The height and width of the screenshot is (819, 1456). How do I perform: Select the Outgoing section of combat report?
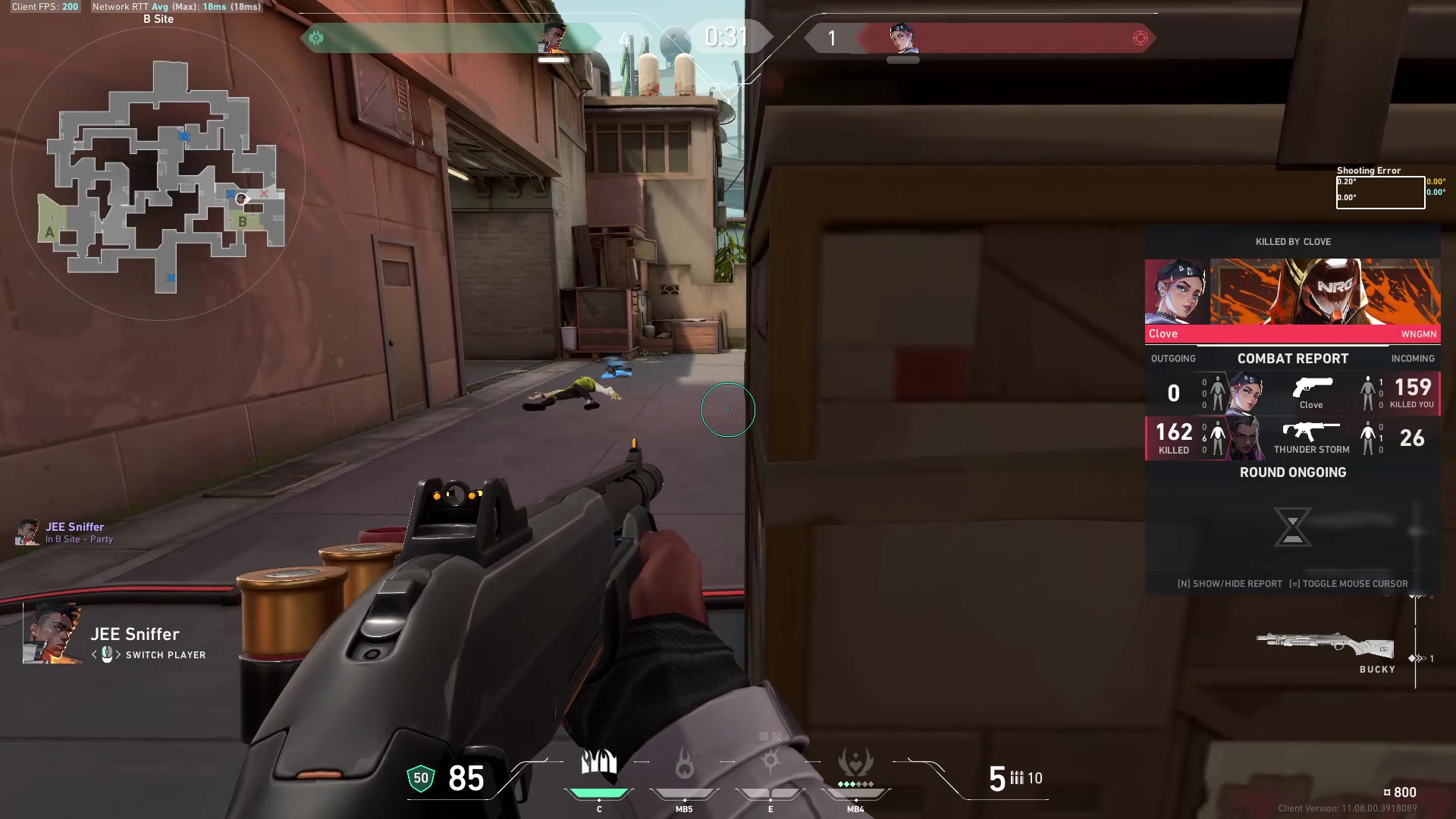(1173, 358)
